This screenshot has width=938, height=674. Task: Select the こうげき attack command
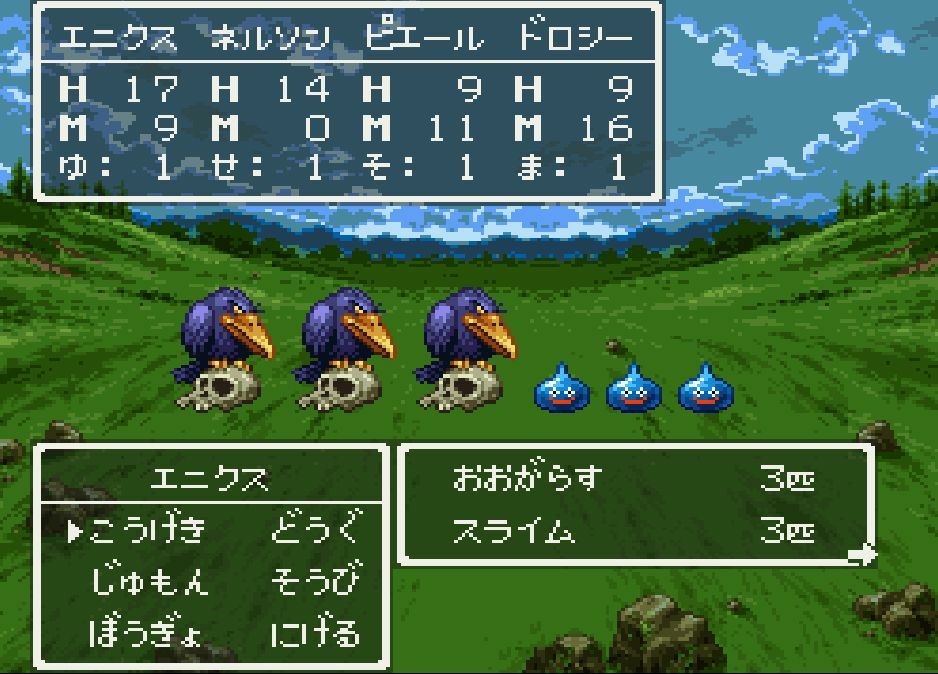[x=147, y=529]
